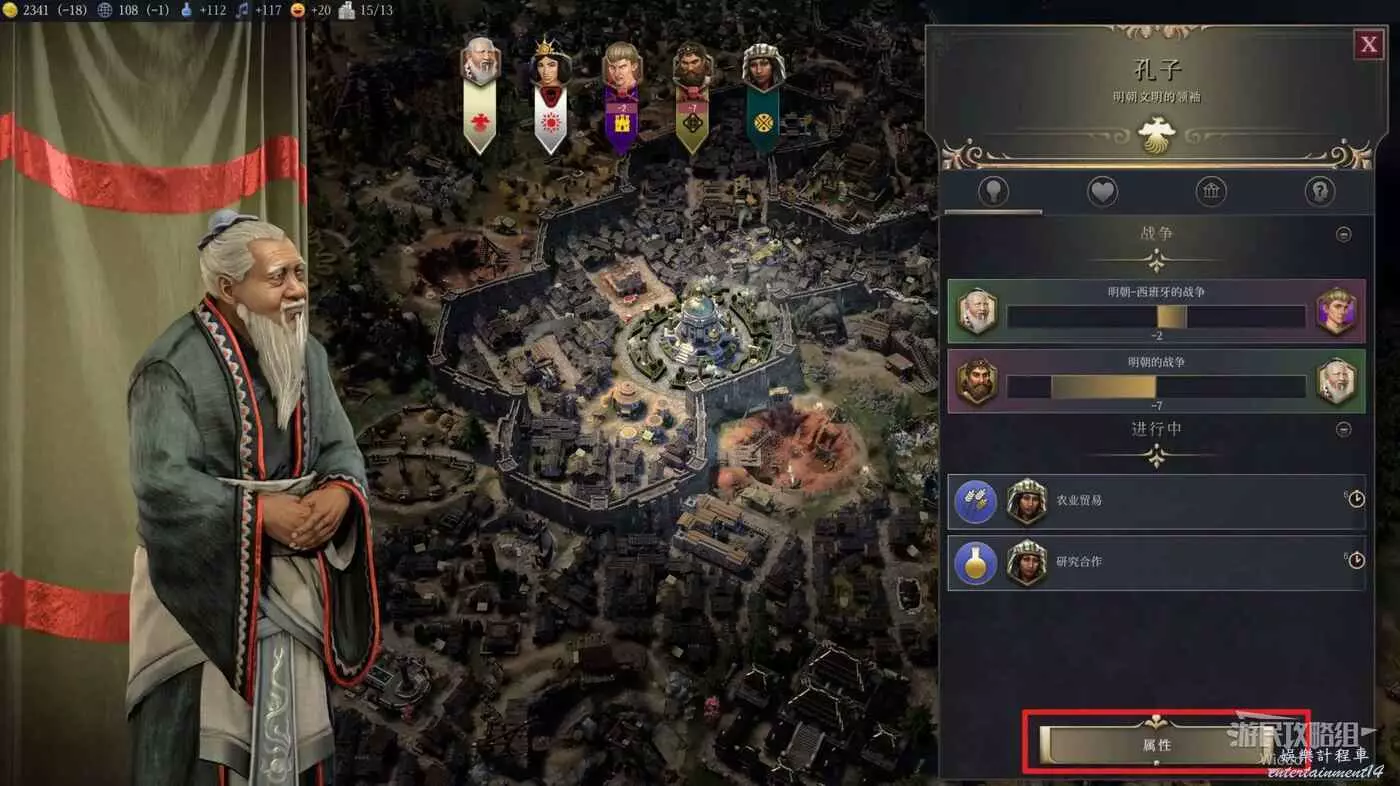Select the headscarf leader with teal banner
This screenshot has width=1400, height=786.
763,68
